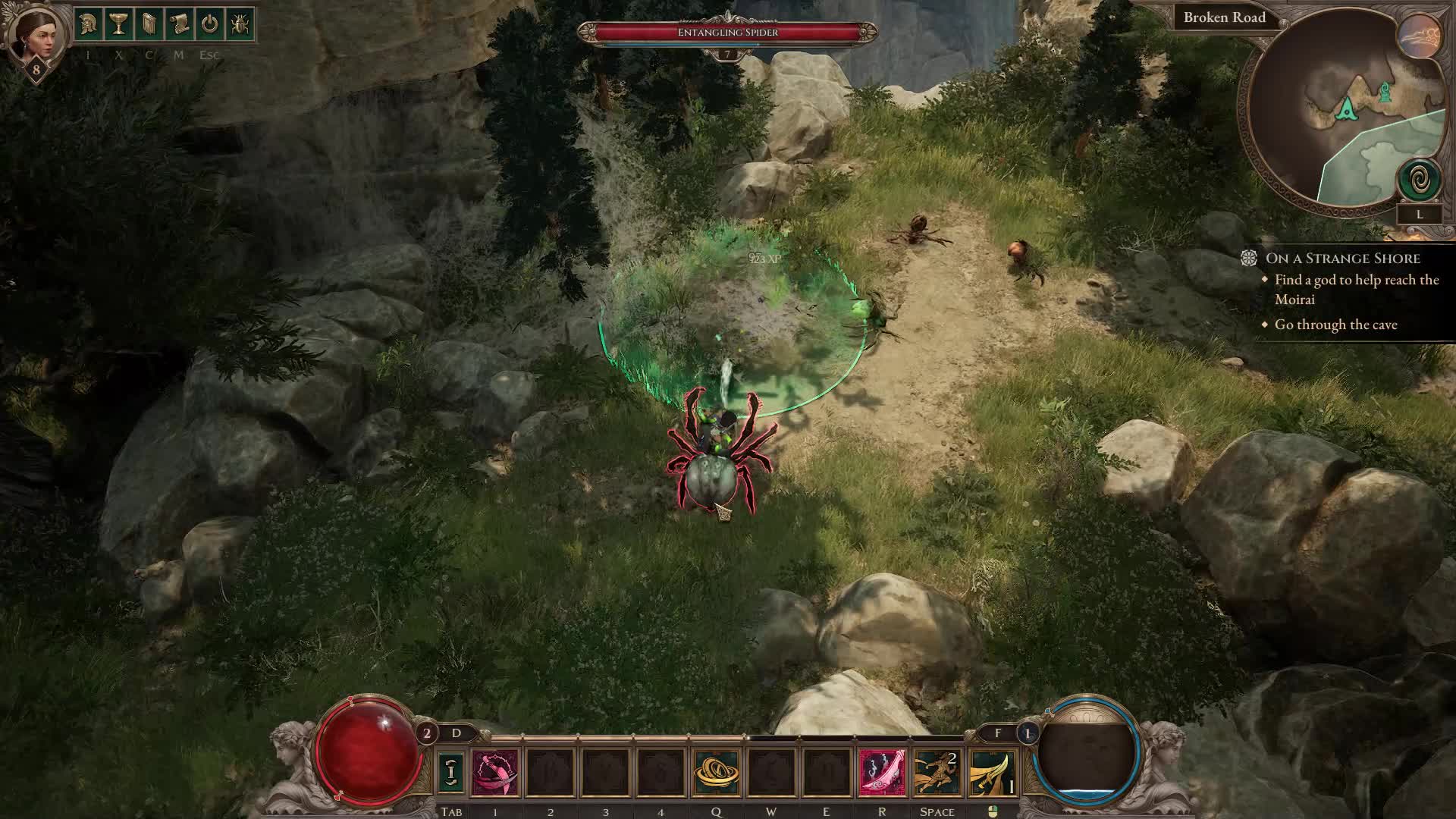Click the golden chalice menu icon
The height and width of the screenshot is (819, 1456).
[x=119, y=24]
